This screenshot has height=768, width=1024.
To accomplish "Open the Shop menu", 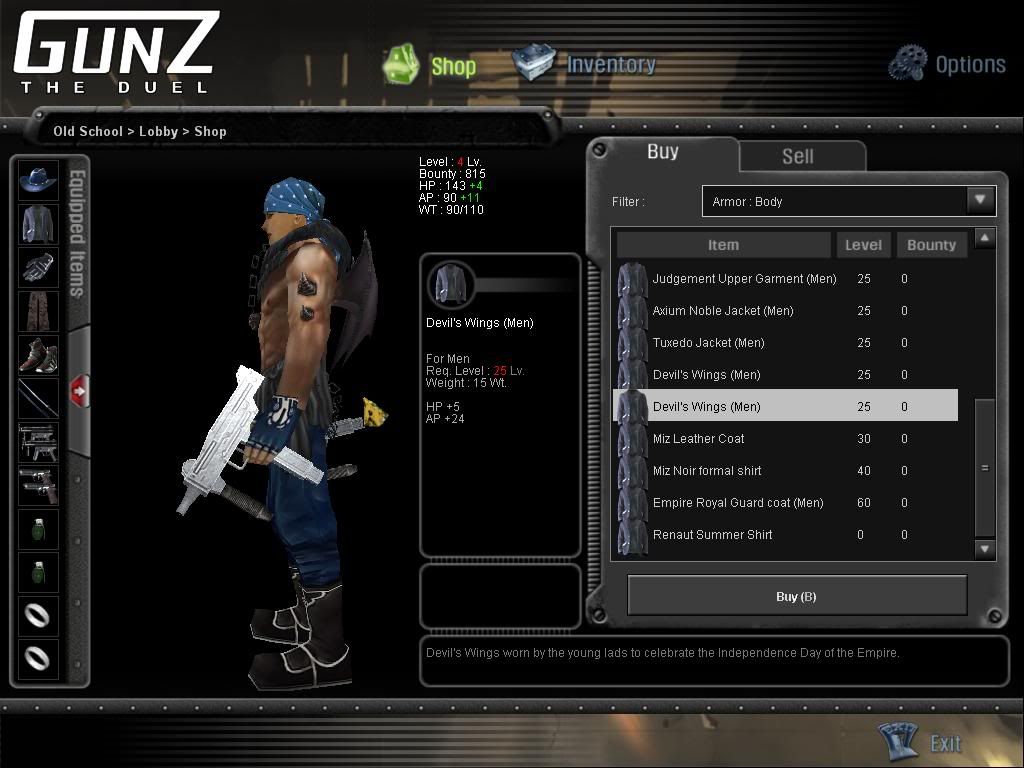I will (x=431, y=65).
